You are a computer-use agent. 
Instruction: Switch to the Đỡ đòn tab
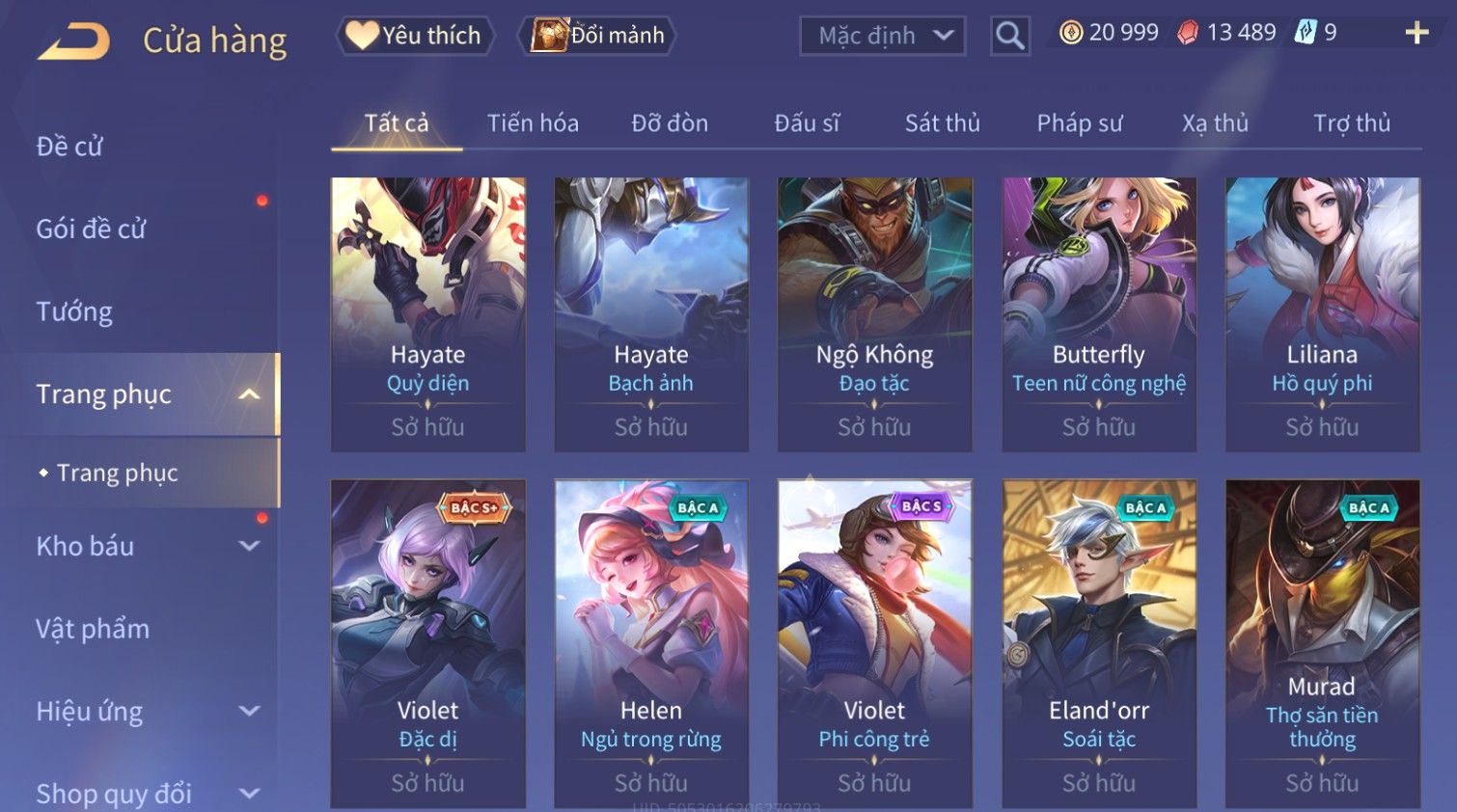click(670, 123)
